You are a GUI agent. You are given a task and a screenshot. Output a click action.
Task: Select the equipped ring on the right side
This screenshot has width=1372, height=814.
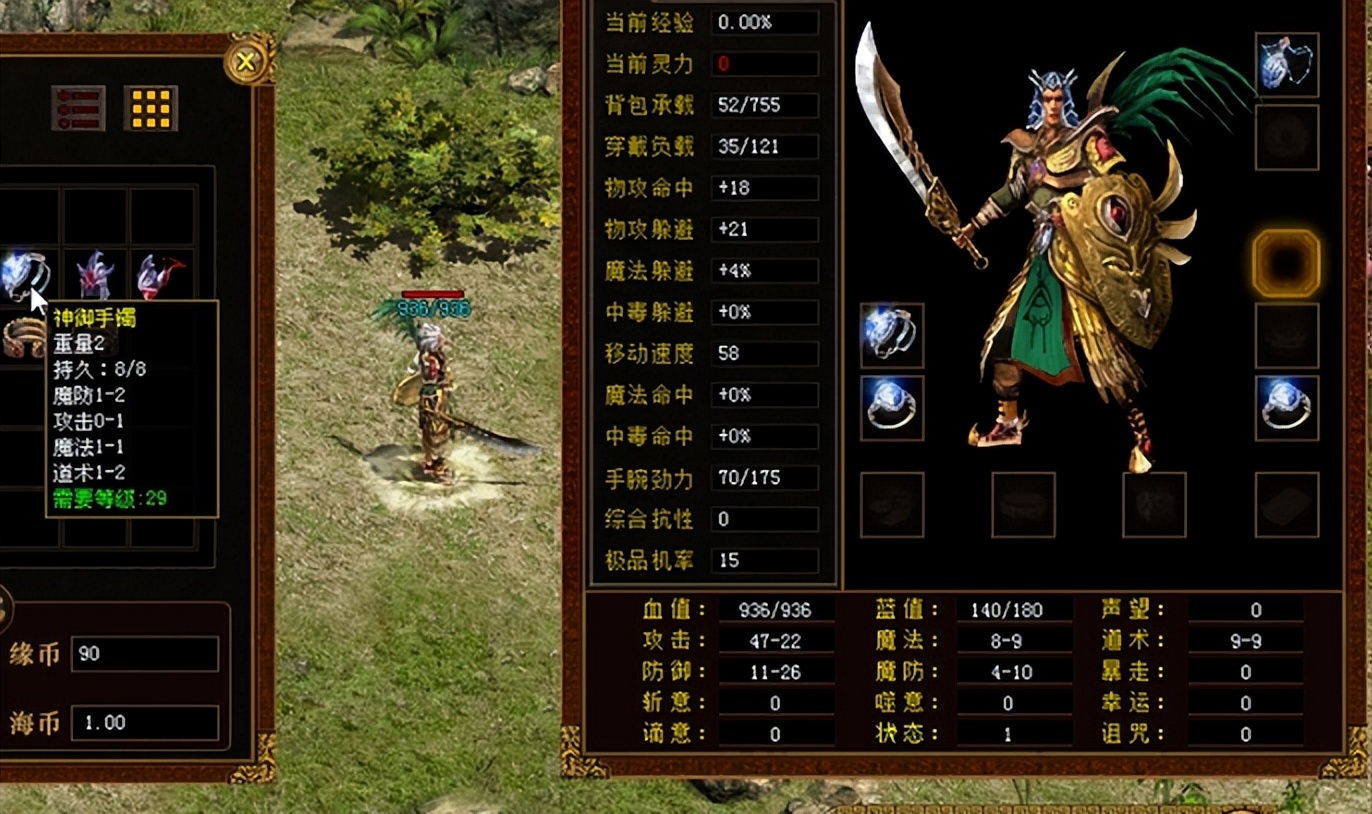[1286, 408]
